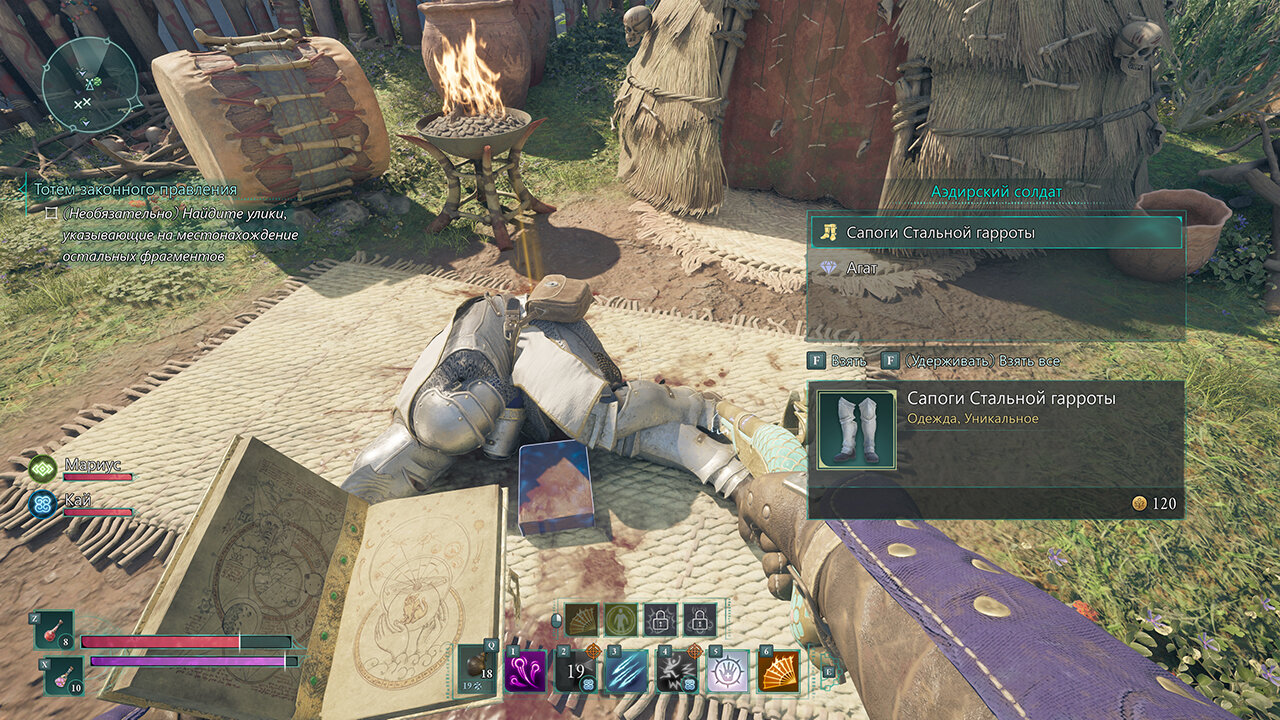Select the Тотем законного правления quest tracker
Screen dimensions: 1280x720
point(136,189)
